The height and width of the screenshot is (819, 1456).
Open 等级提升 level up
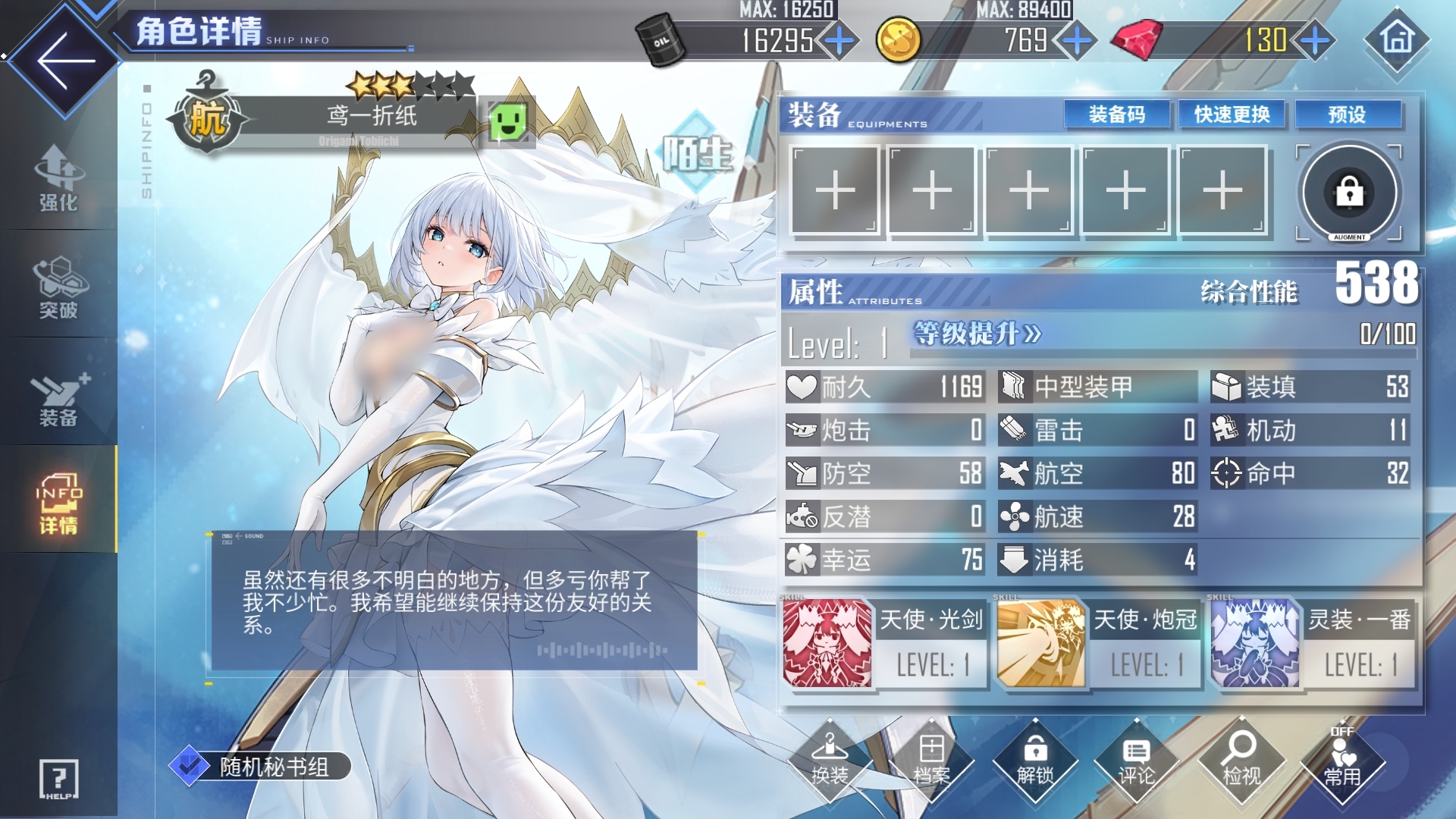[977, 334]
